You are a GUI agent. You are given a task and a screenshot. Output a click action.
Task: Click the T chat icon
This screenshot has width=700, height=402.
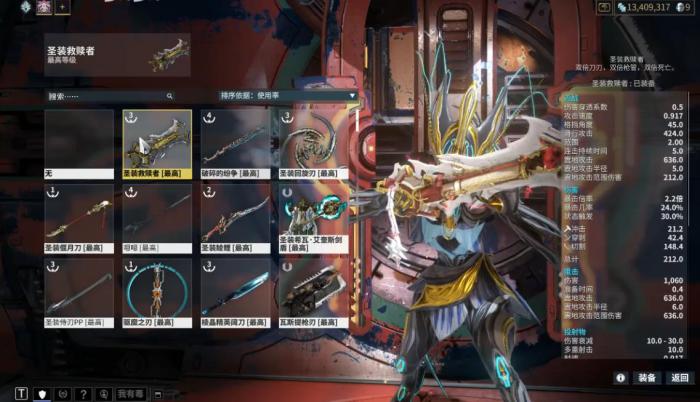[22, 393]
